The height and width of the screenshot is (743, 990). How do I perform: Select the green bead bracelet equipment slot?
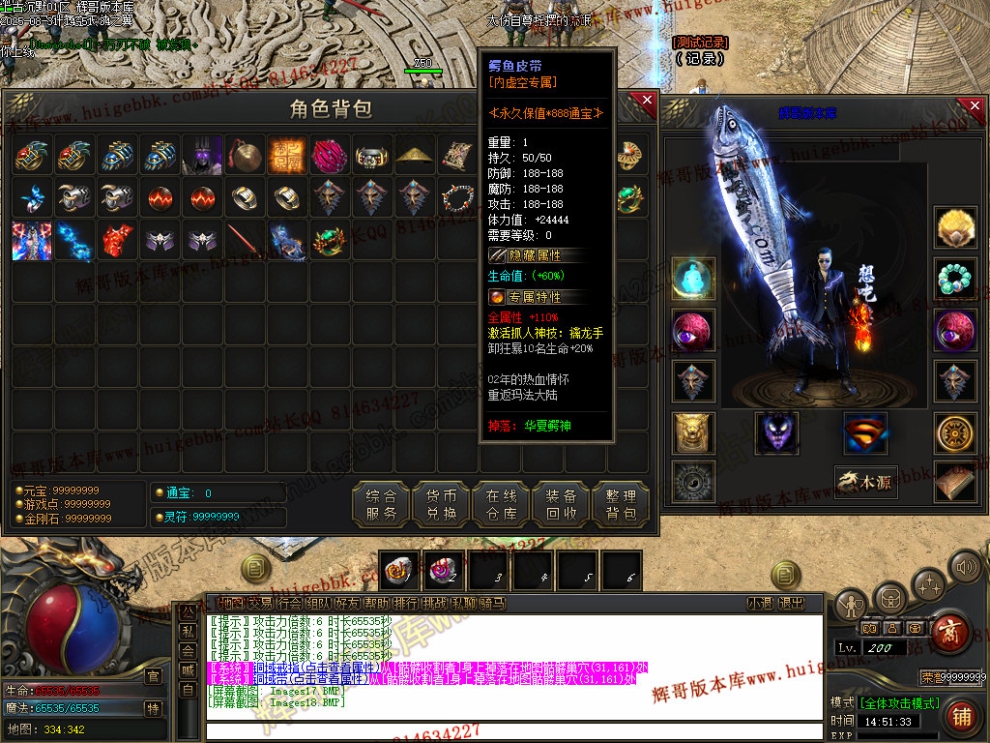pyautogui.click(x=955, y=278)
